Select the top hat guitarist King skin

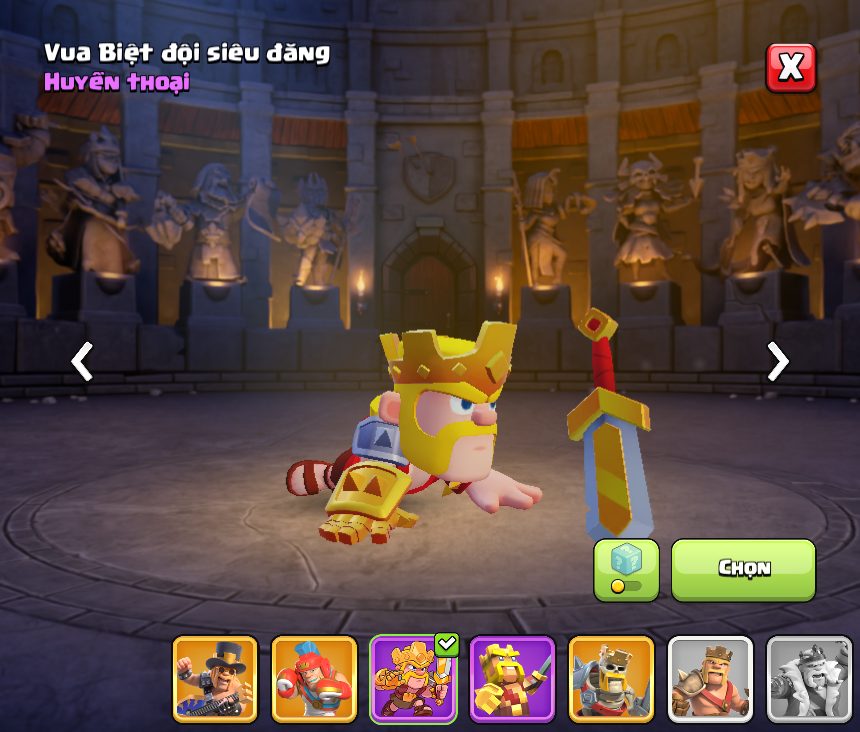[215, 679]
